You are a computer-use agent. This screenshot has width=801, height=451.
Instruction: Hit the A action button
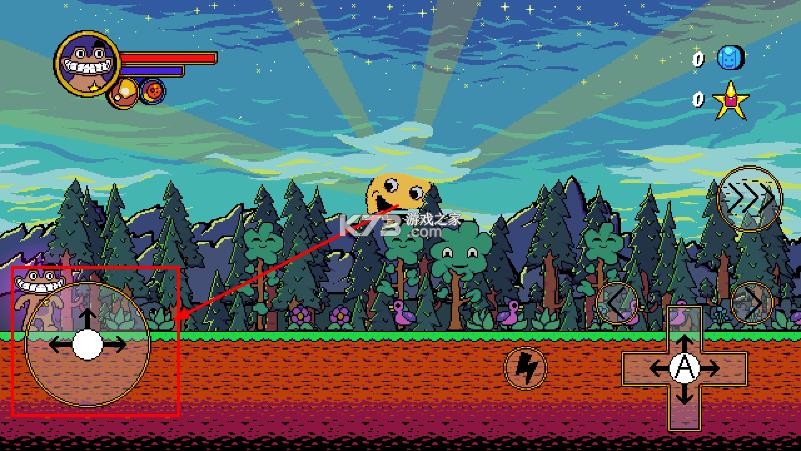[x=684, y=368]
